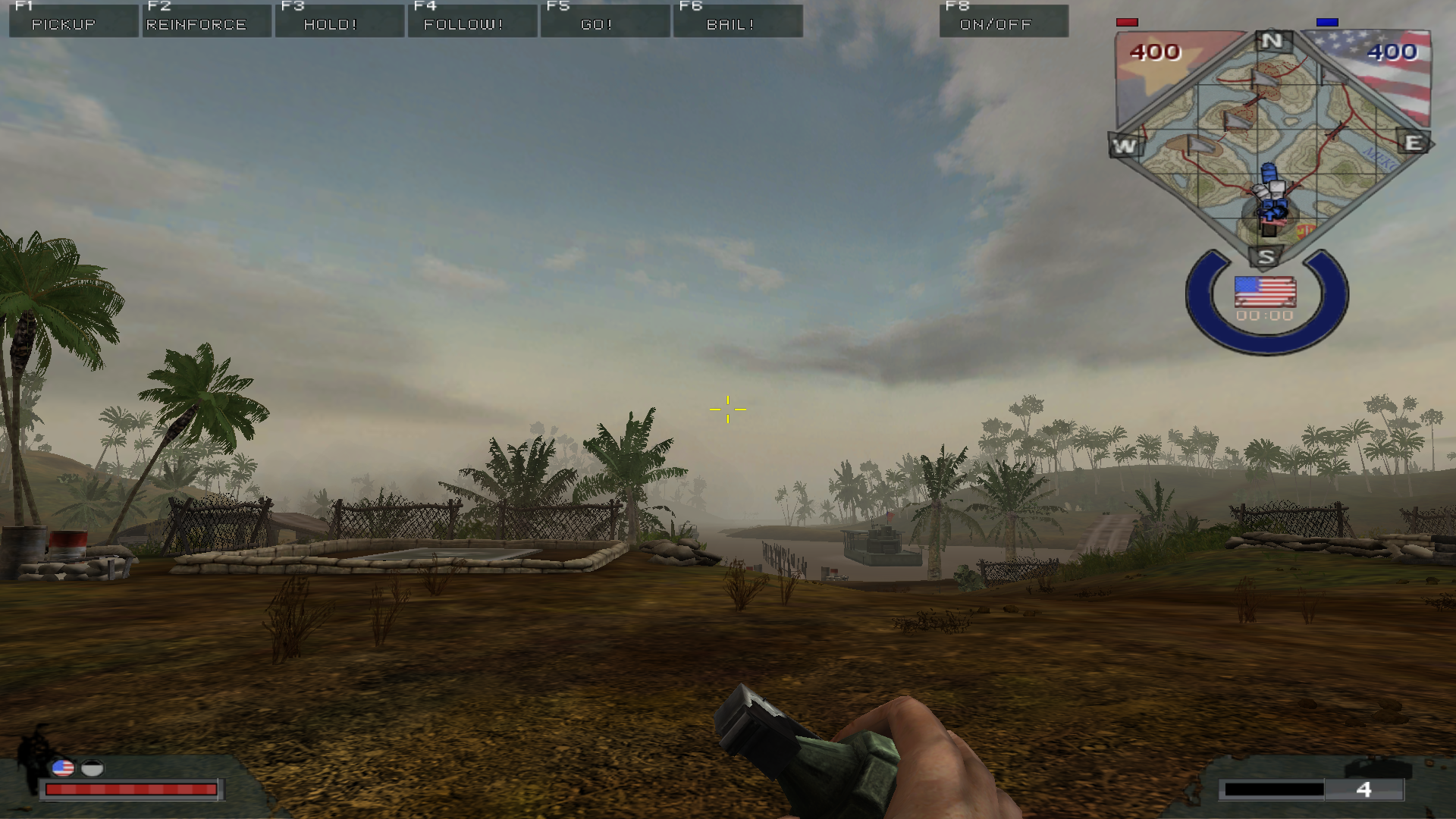This screenshot has width=1456, height=819.
Task: Call the BAIL! command
Action: coord(737,21)
